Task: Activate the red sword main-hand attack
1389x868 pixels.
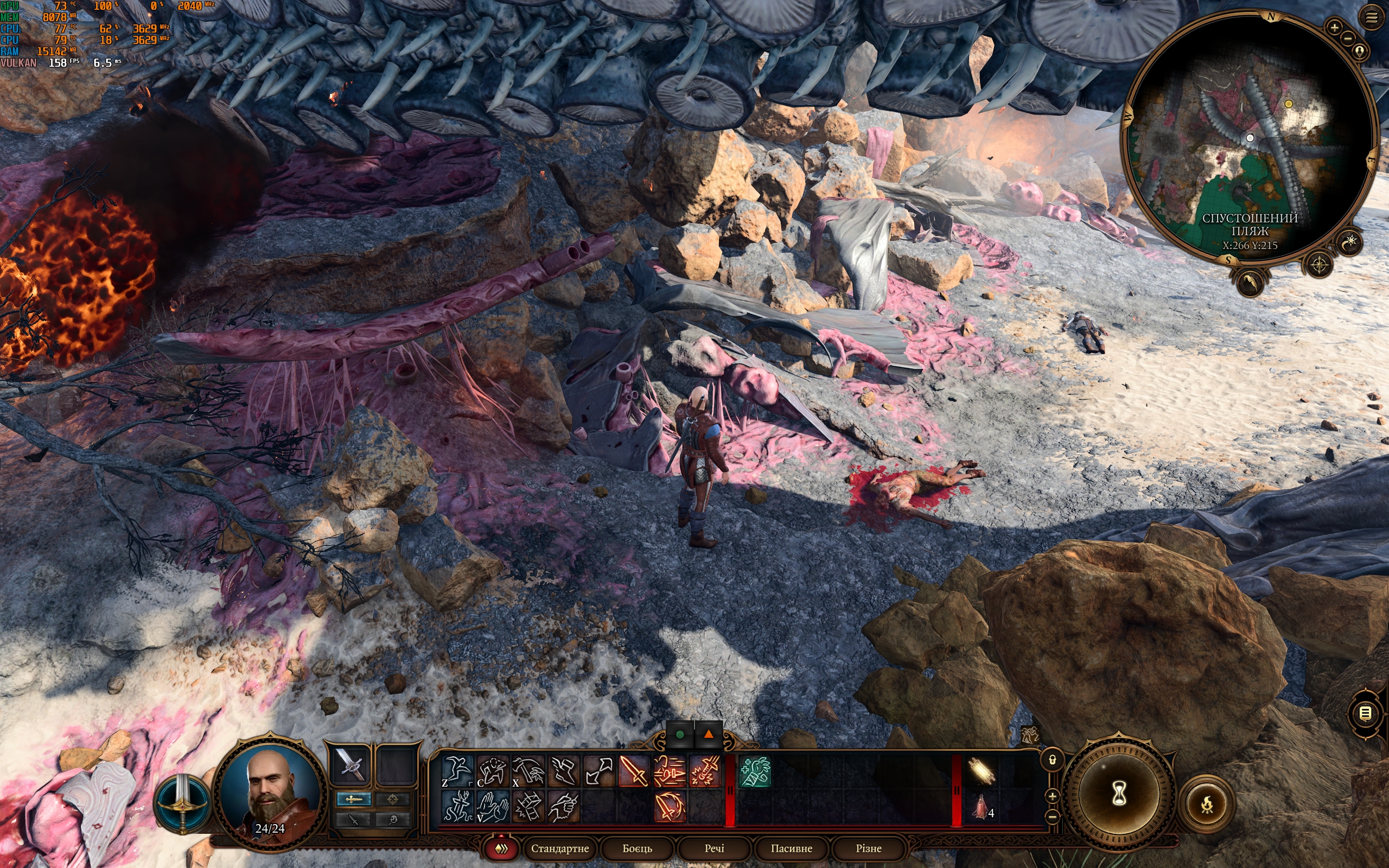Action: point(634,770)
